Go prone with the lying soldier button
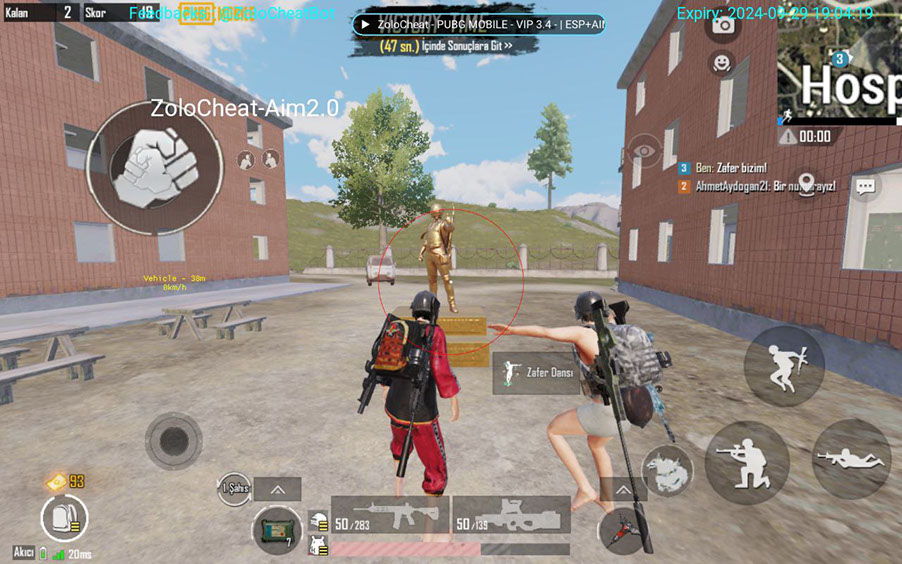This screenshot has width=902, height=564. 851,460
